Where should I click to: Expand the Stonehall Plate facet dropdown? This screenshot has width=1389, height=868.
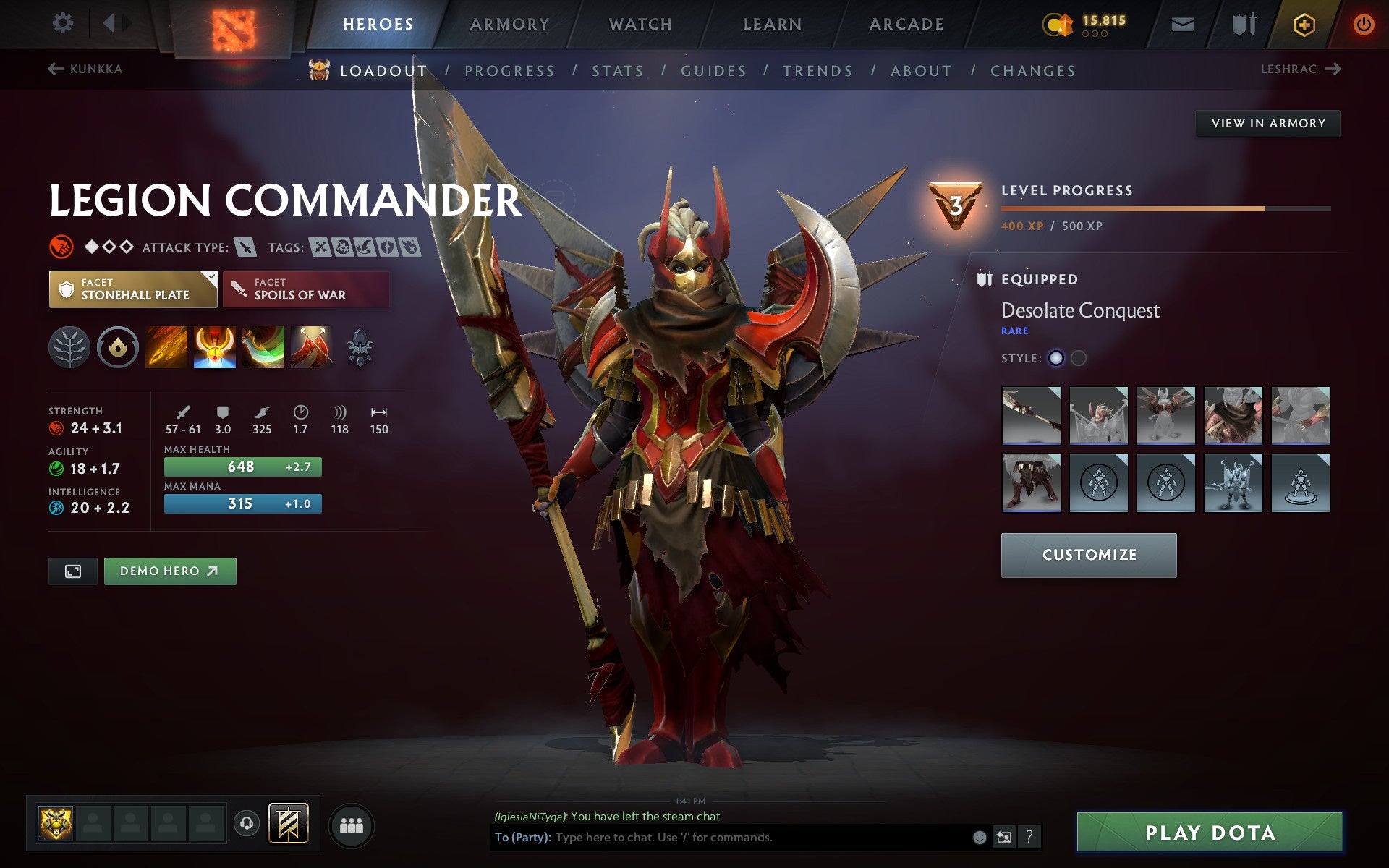pos(211,277)
